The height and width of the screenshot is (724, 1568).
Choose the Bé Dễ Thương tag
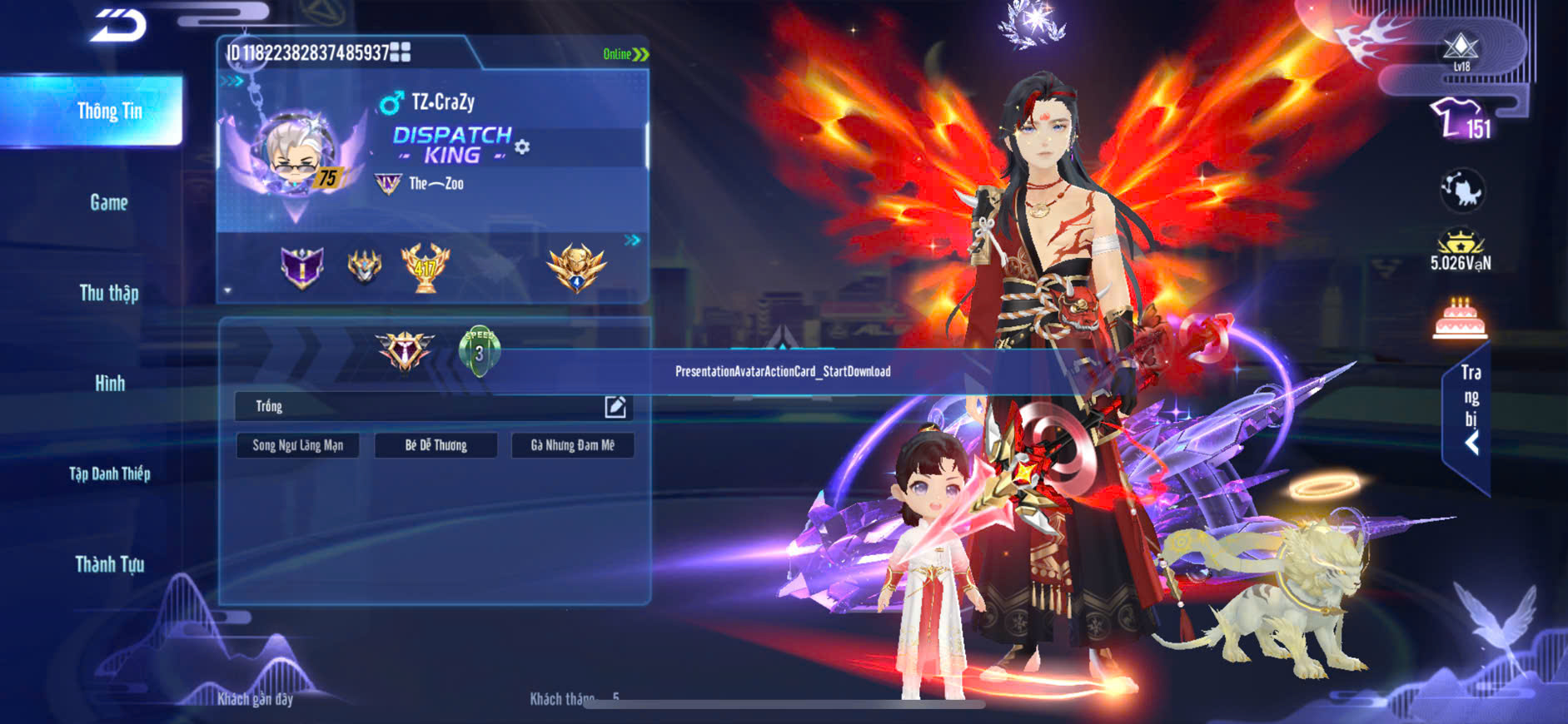click(x=436, y=445)
